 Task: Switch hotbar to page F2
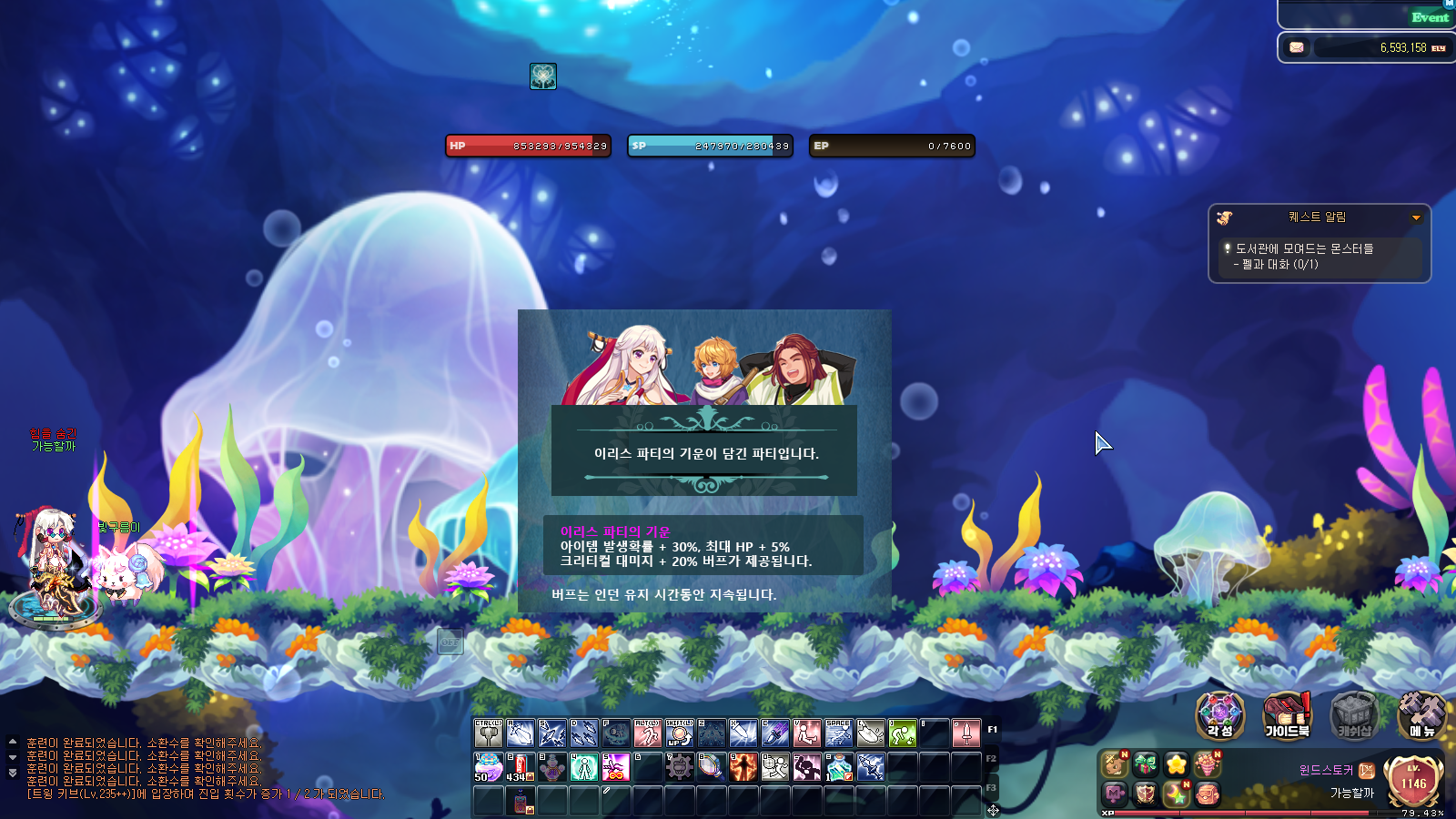992,758
